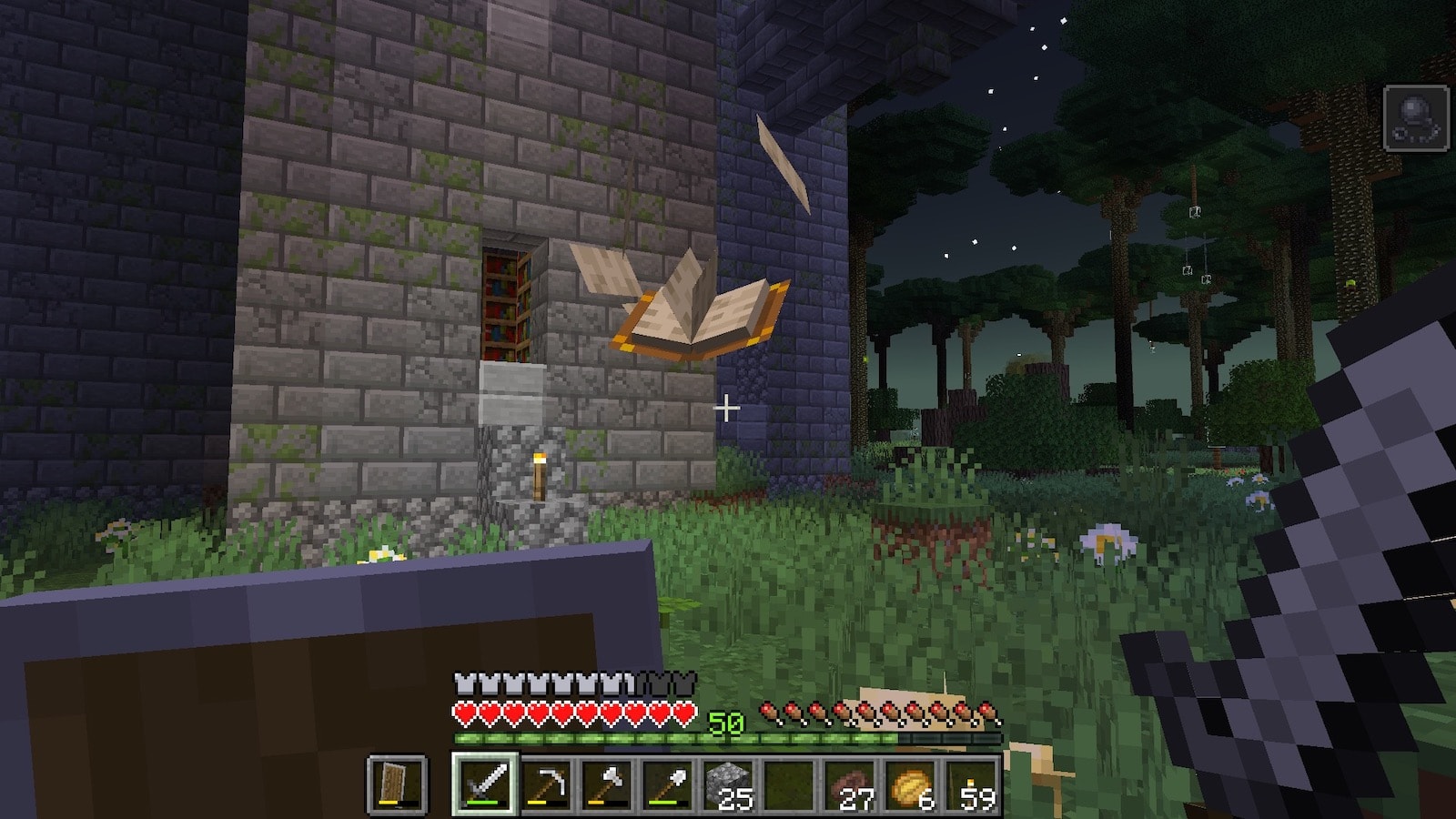Viewport: 1456px width, 819px height.
Task: Pick the raw meat stack of 27
Action: (850, 784)
